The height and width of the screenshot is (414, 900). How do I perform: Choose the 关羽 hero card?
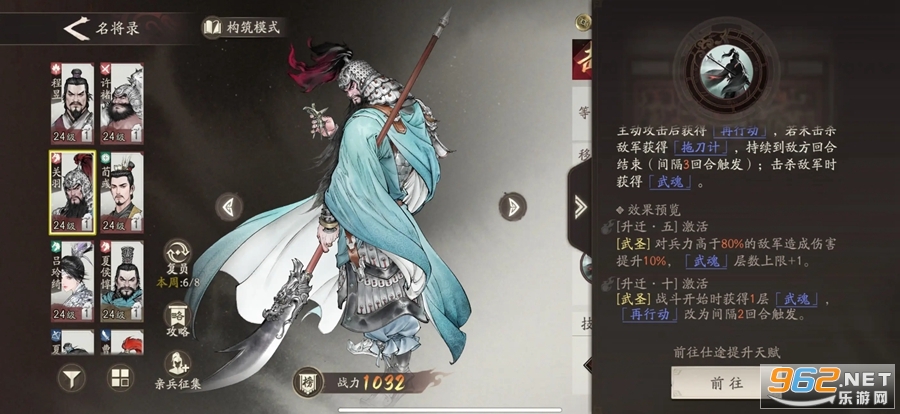tap(72, 191)
